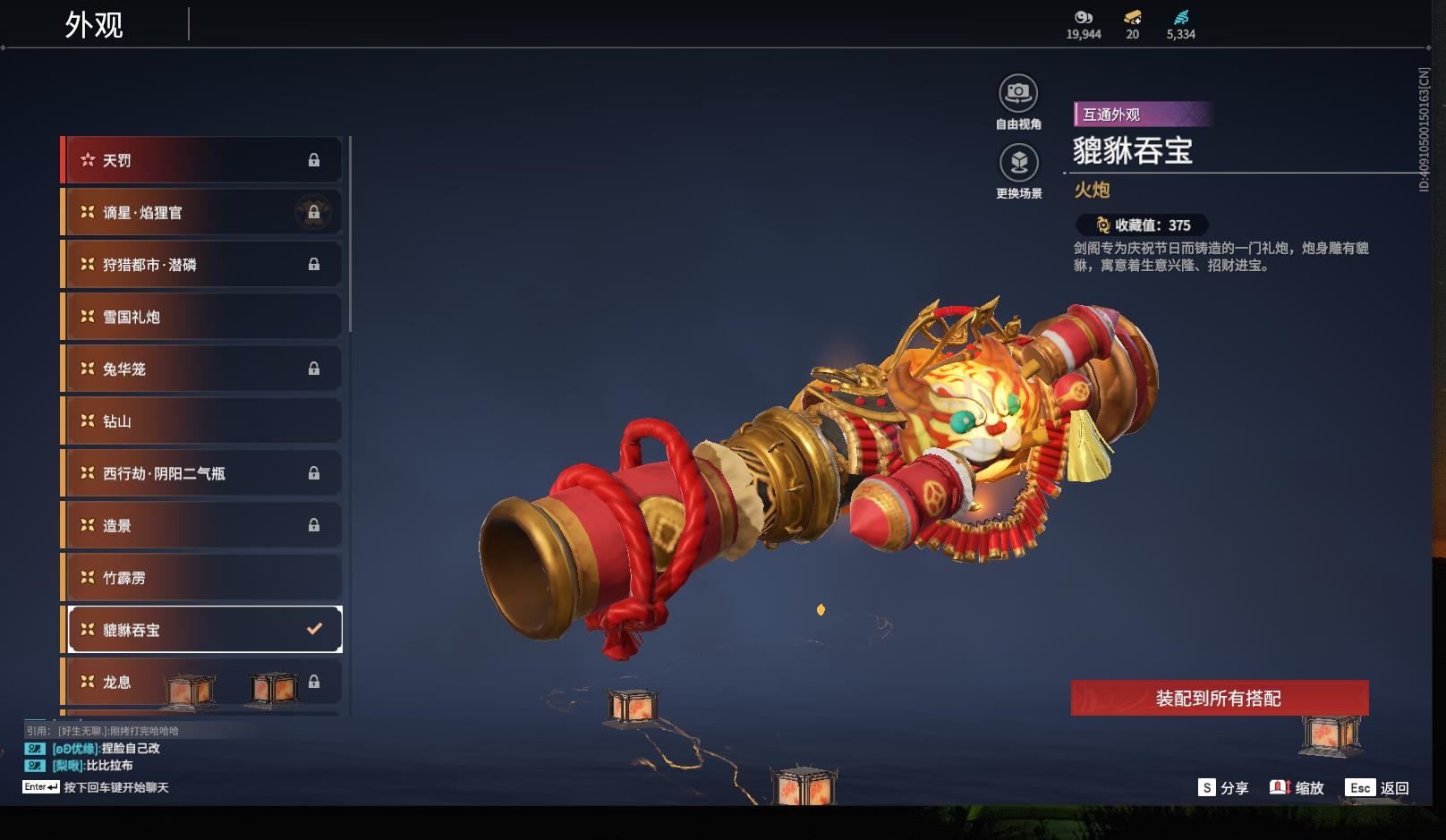Select the 天罚 skin entry
This screenshot has height=840, width=1446.
point(204,160)
